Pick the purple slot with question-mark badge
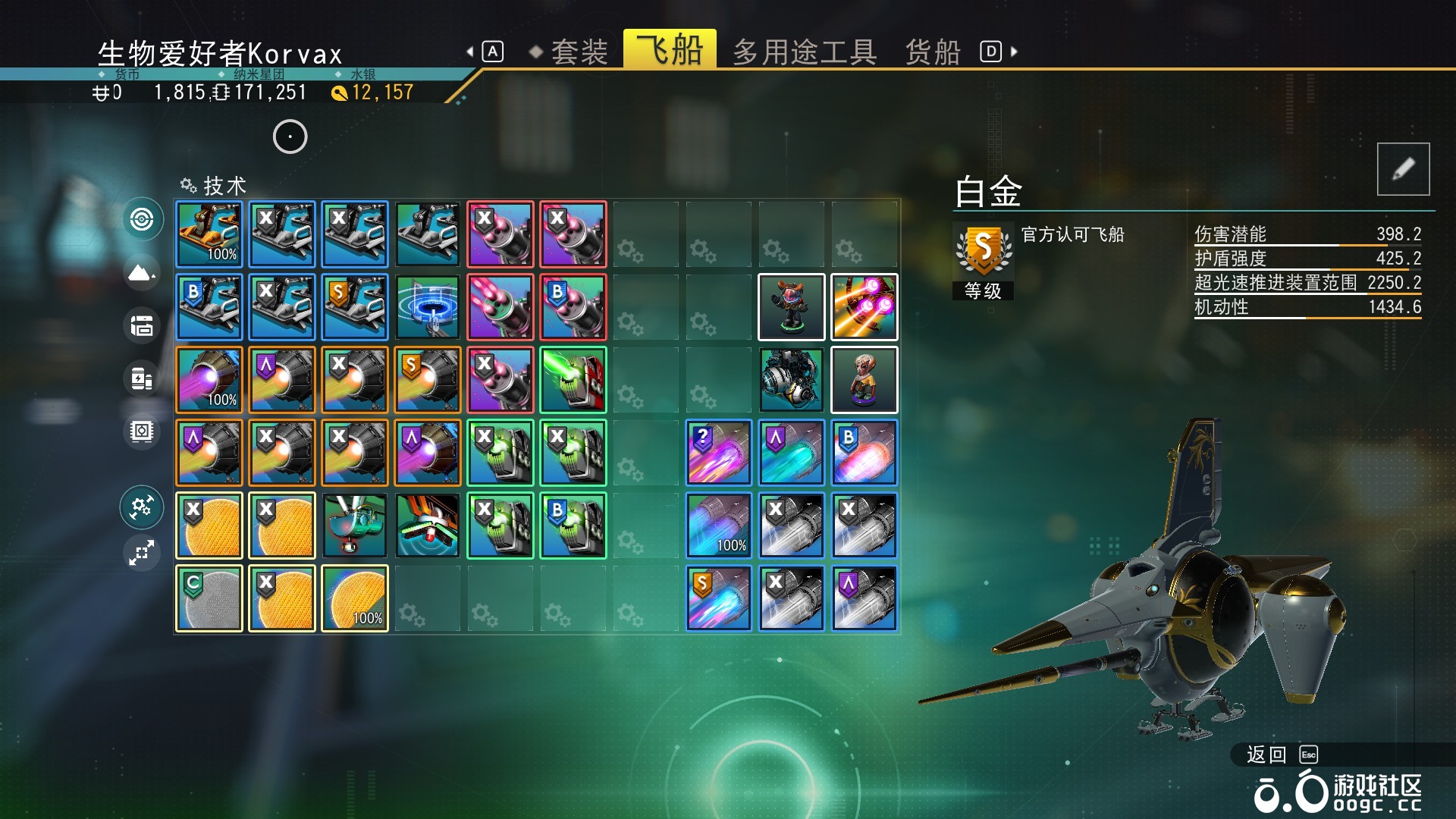The width and height of the screenshot is (1456, 819). pos(719,453)
